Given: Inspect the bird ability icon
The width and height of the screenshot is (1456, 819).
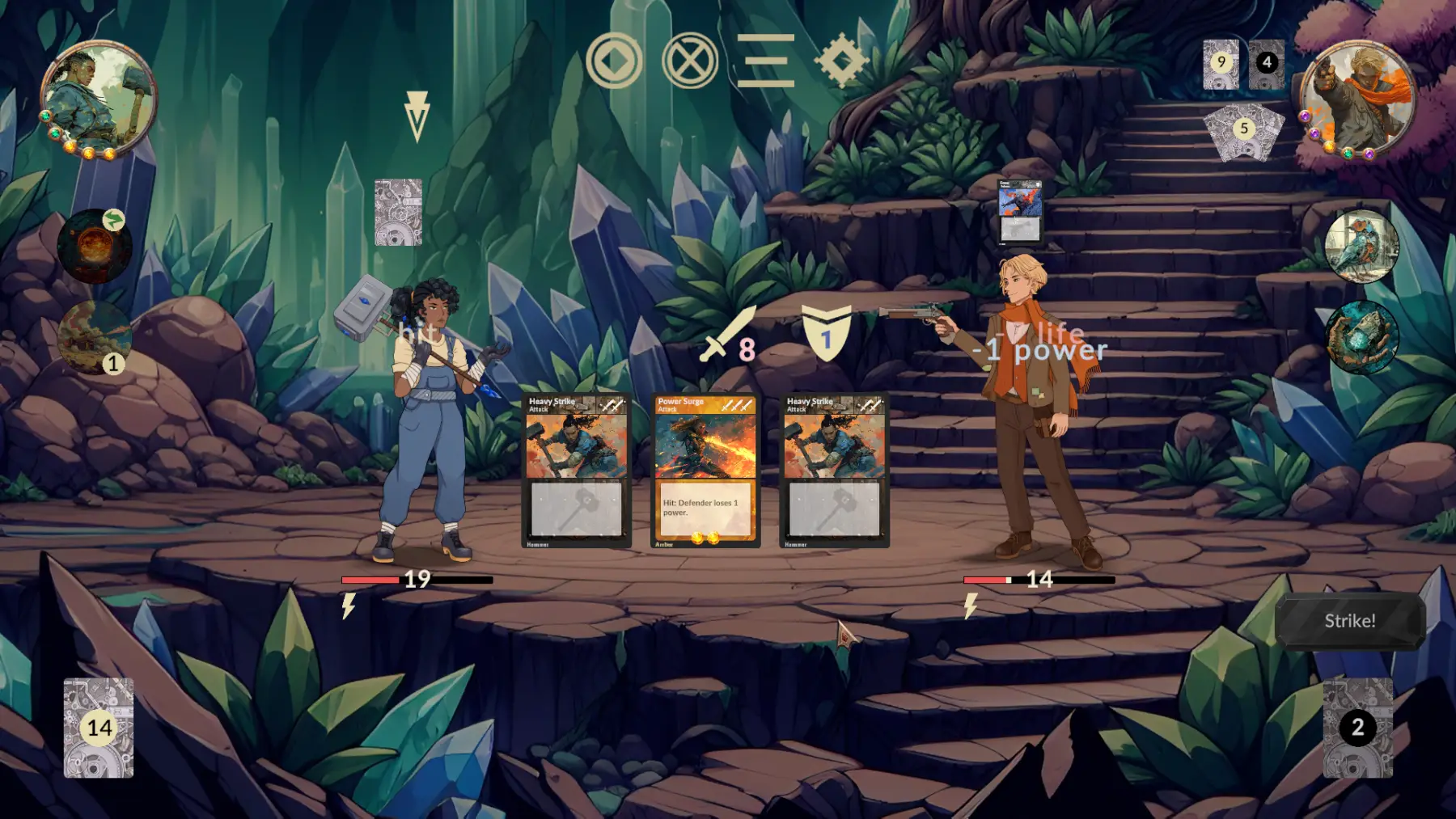Looking at the screenshot, I should tap(1361, 247).
